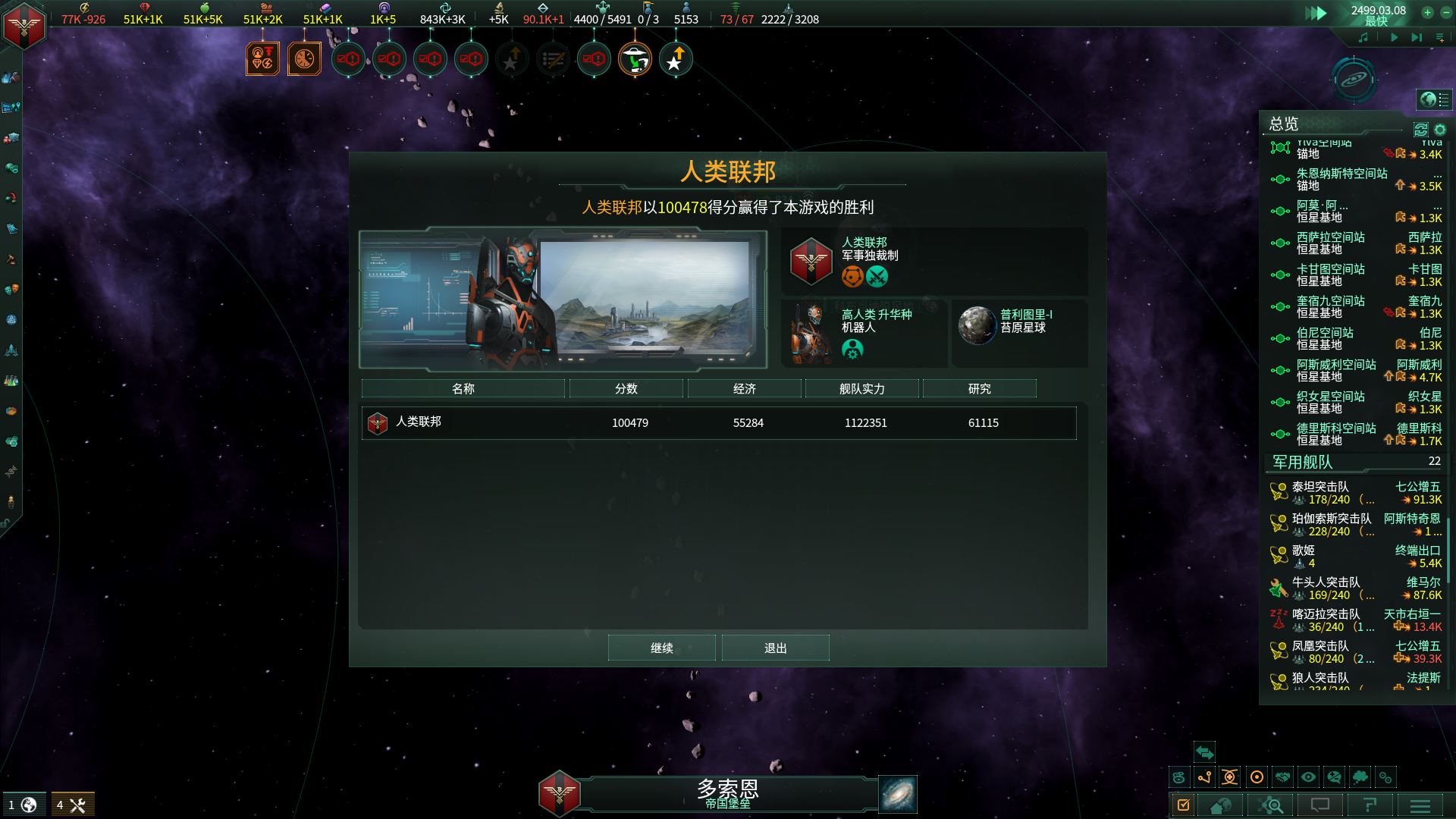Sort by 舰队实力 column header
The image size is (1456, 819).
[x=861, y=388]
